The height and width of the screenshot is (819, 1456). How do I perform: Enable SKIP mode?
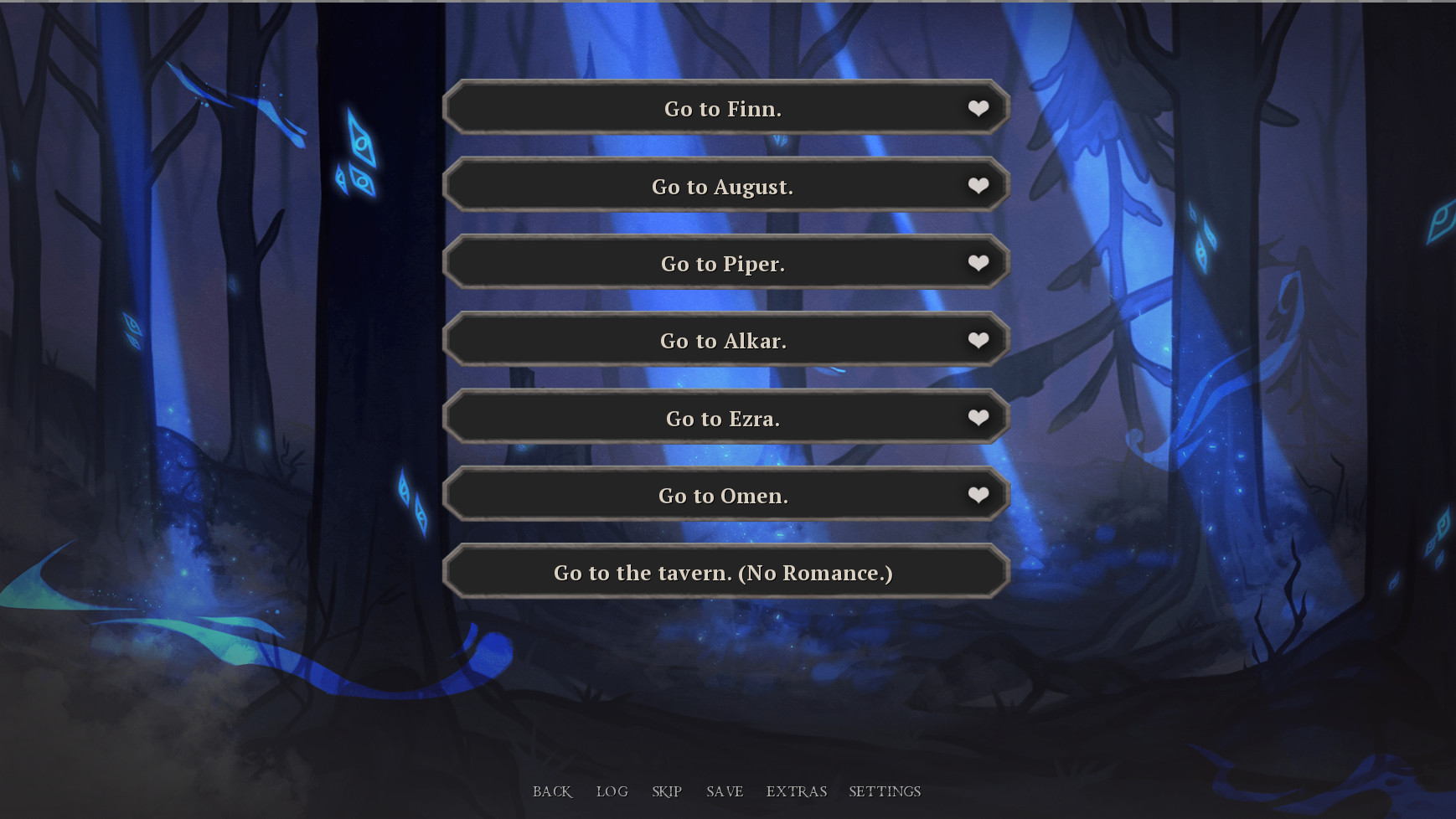click(666, 791)
